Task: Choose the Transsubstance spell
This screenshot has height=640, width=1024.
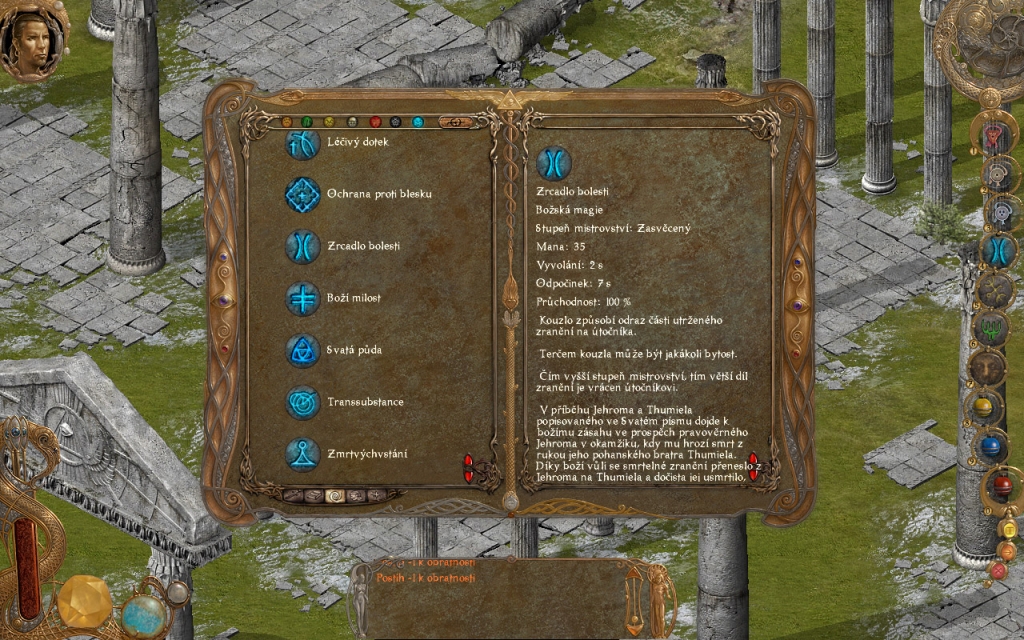Action: click(303, 402)
